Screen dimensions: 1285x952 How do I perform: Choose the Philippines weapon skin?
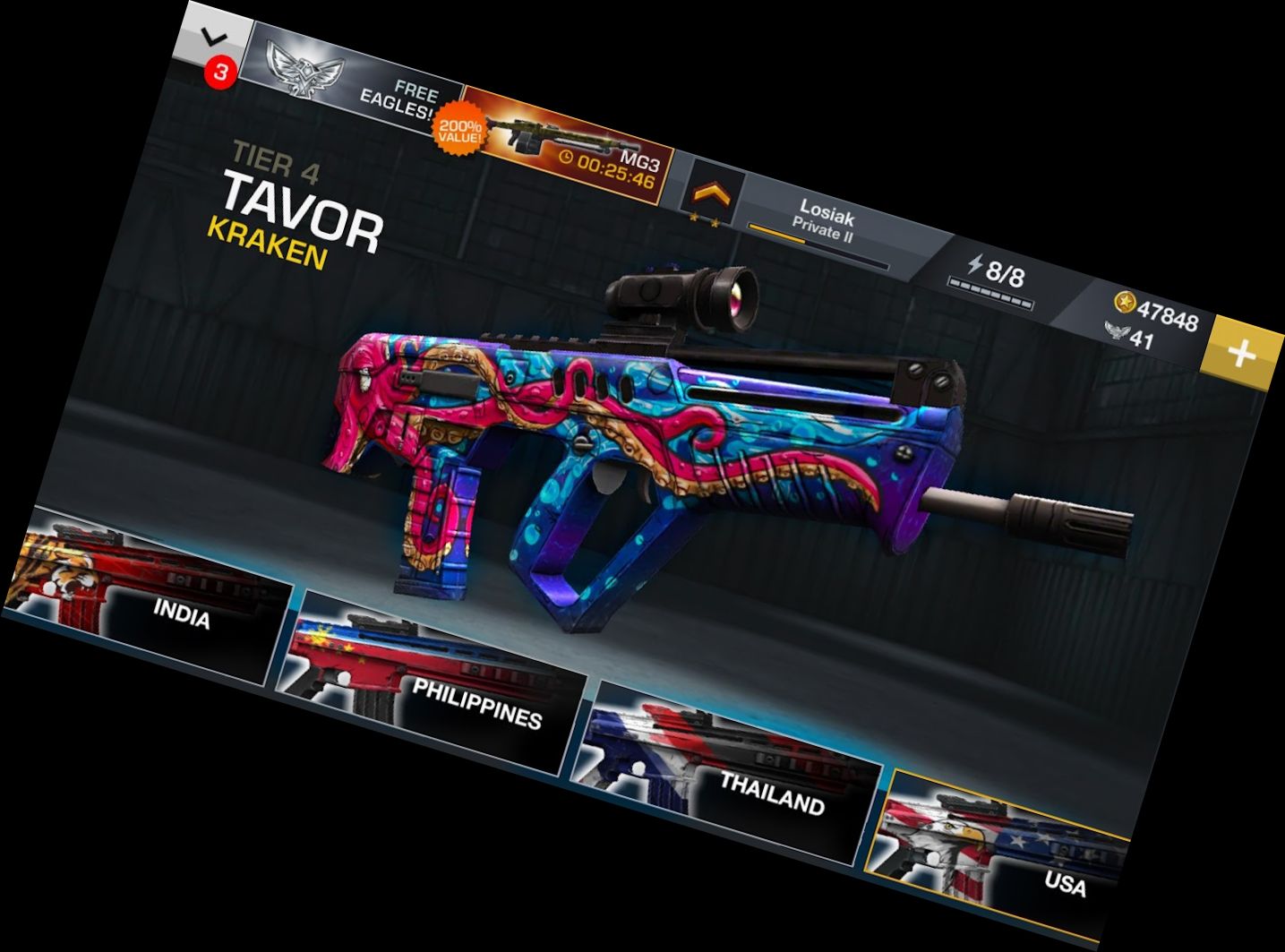430,682
